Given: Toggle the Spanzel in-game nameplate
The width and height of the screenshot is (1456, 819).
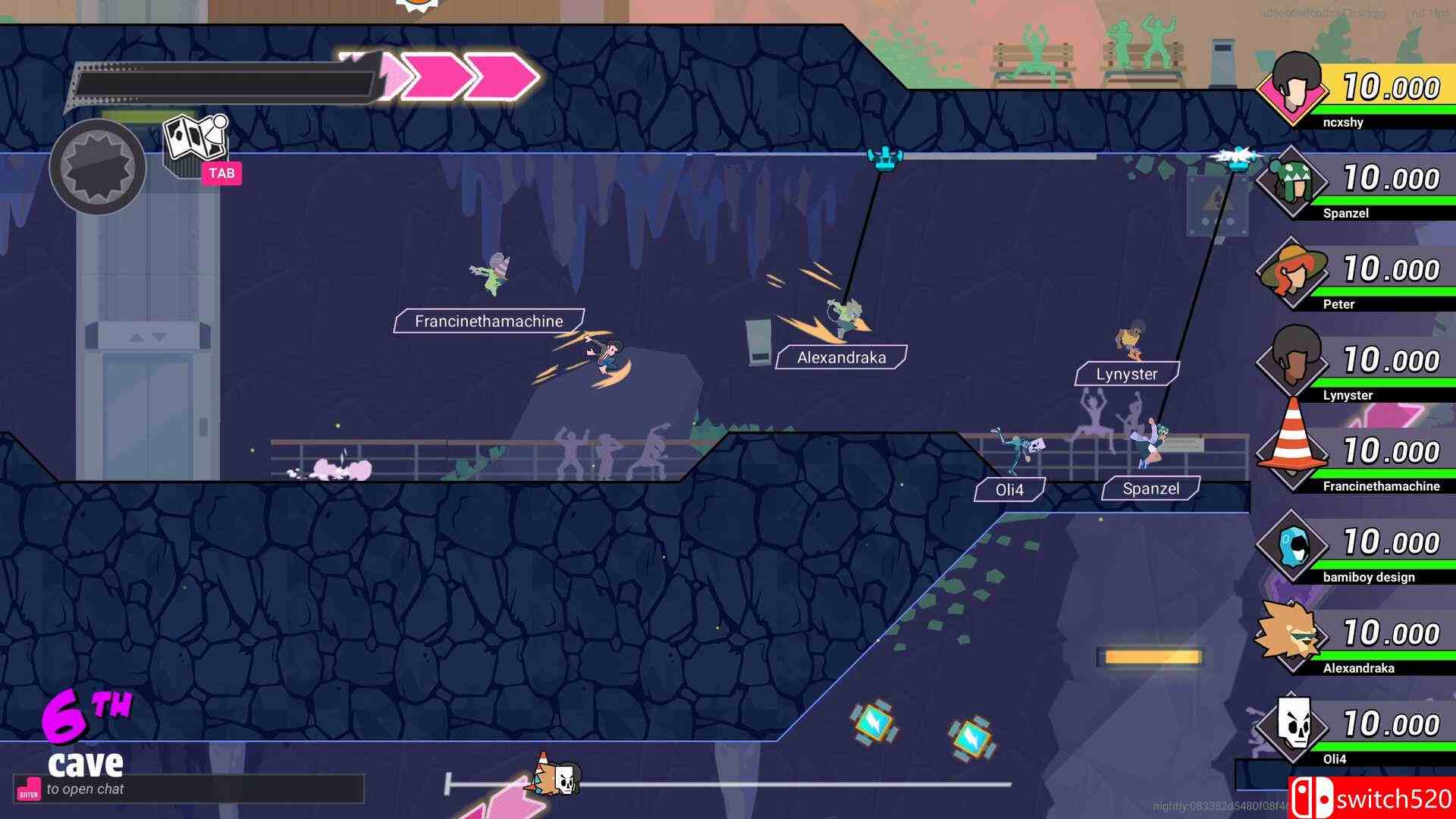Looking at the screenshot, I should (x=1151, y=488).
